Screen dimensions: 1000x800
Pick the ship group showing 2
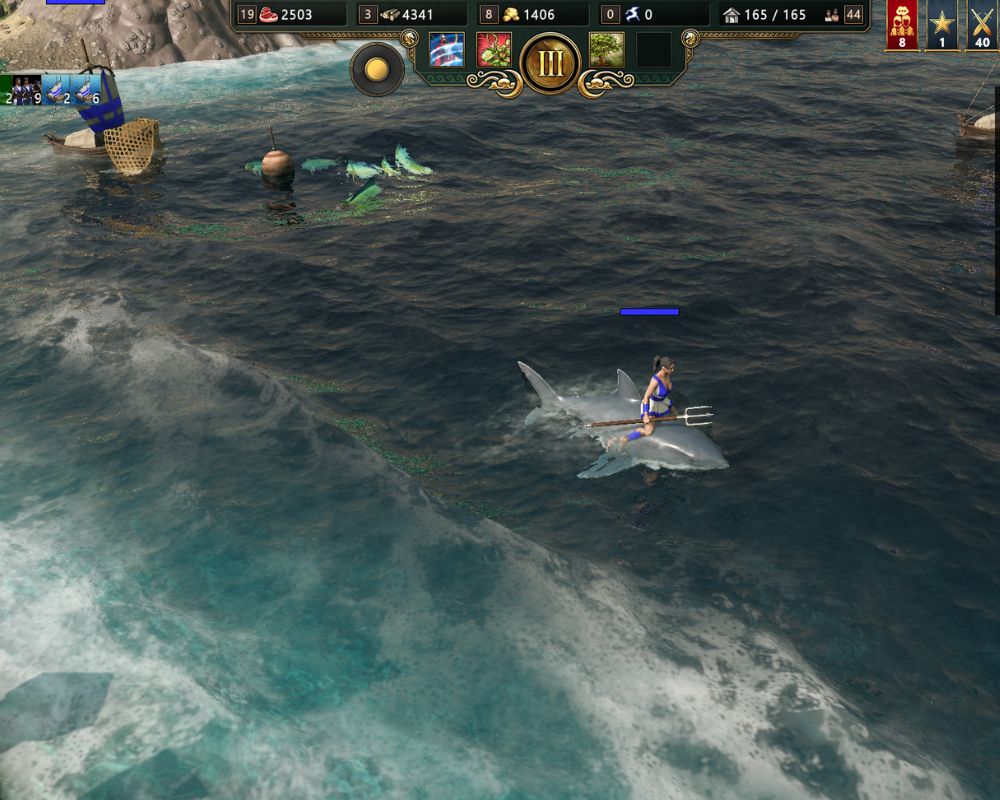57,91
